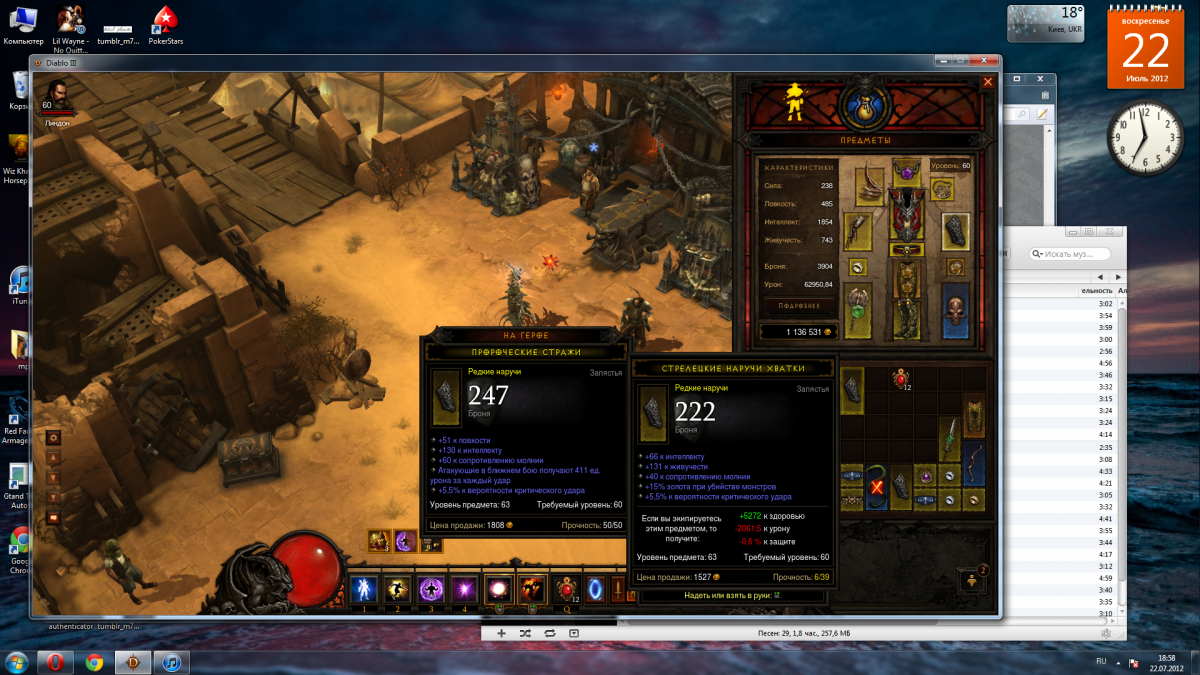This screenshot has width=1200, height=675.
Task: Select the equipped chest armor
Action: 906,215
